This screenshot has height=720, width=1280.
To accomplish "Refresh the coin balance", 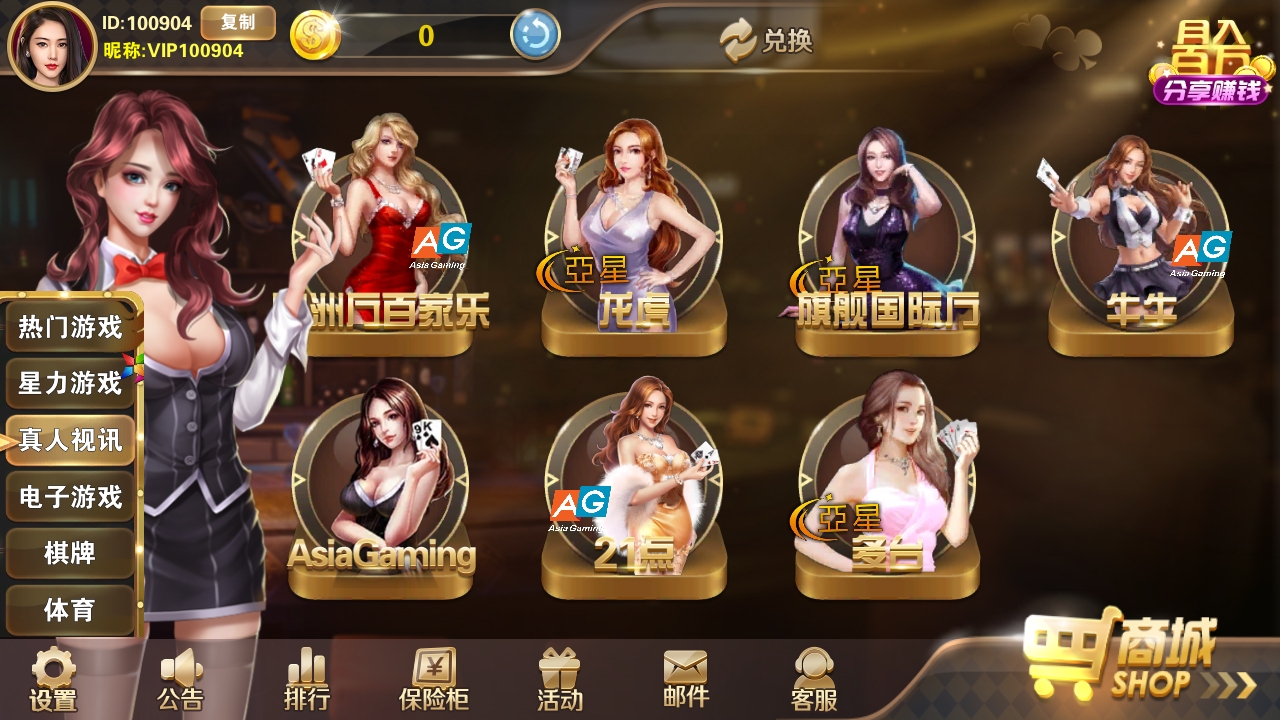I will click(x=535, y=36).
